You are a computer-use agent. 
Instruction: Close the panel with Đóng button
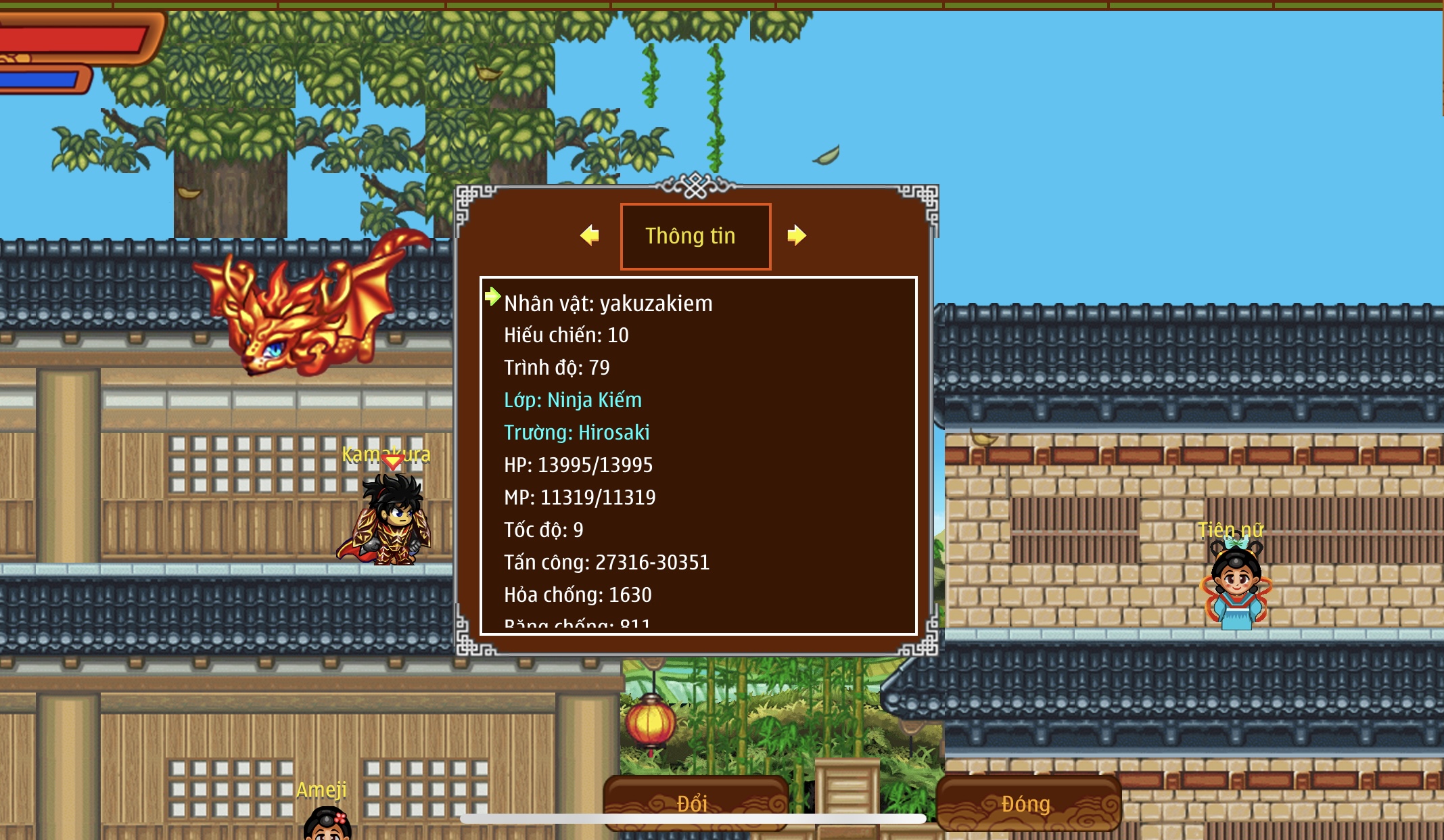[x=1027, y=803]
